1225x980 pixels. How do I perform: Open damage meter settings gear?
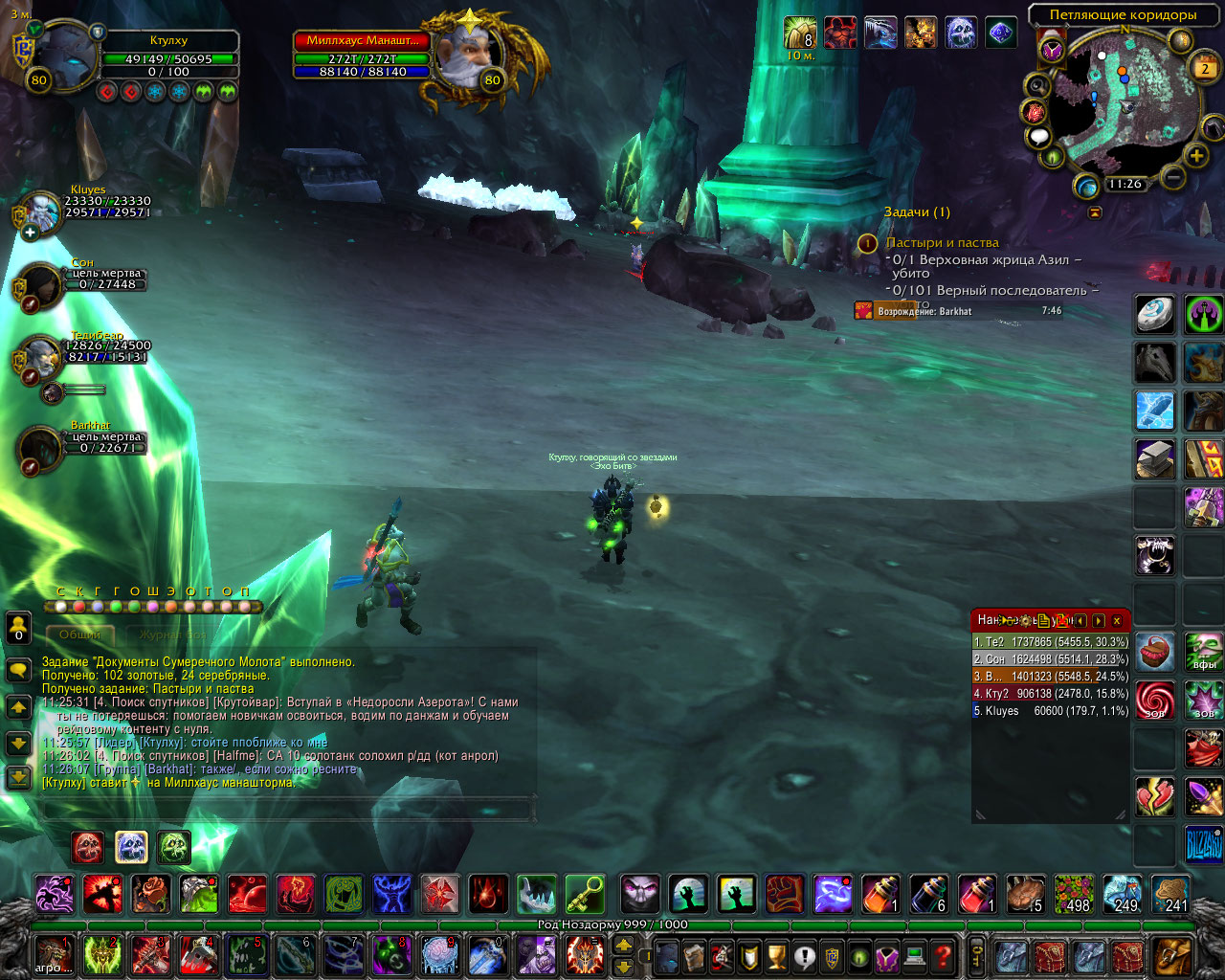1026,621
